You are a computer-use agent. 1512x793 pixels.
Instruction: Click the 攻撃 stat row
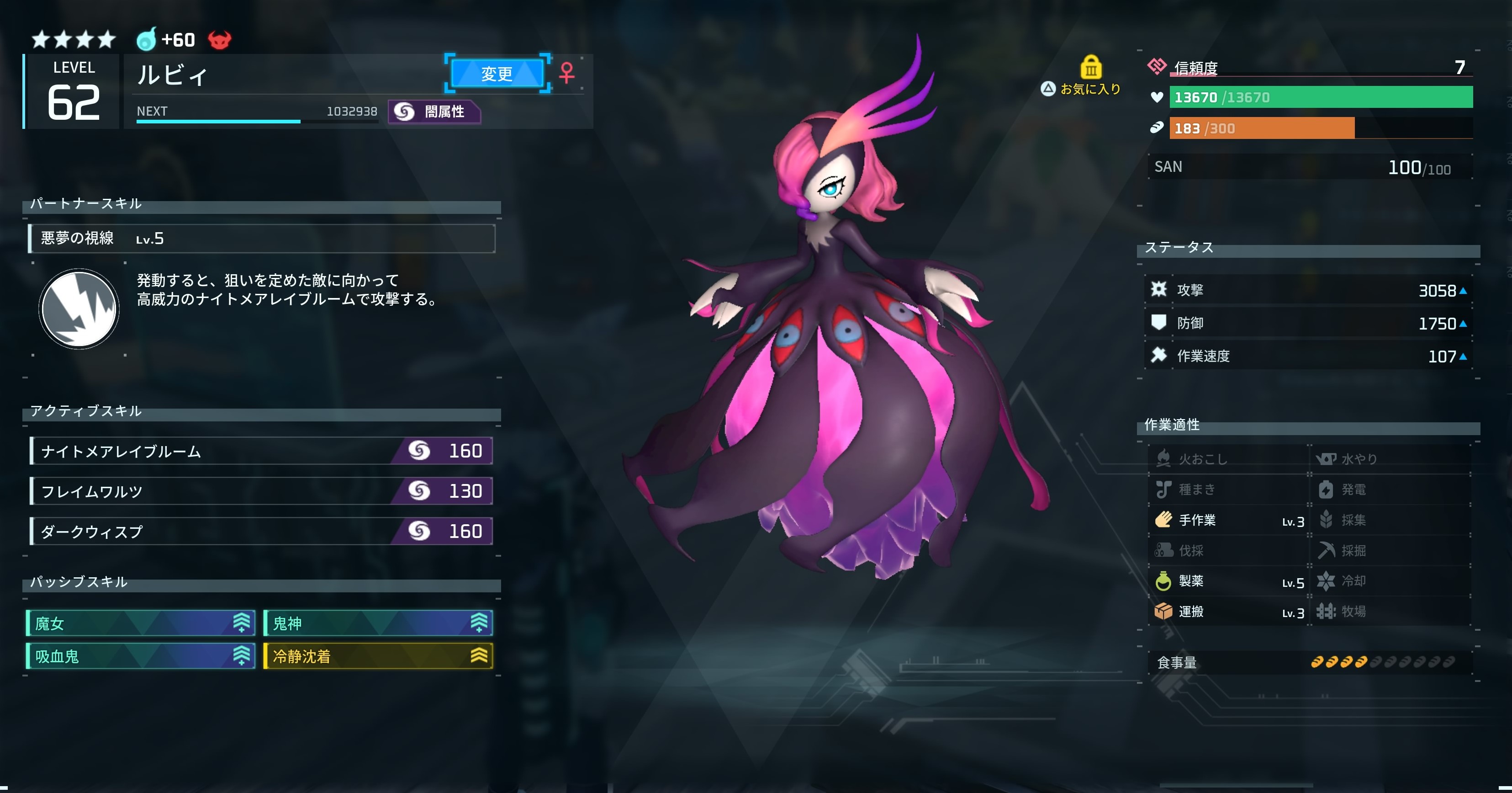[x=1308, y=290]
